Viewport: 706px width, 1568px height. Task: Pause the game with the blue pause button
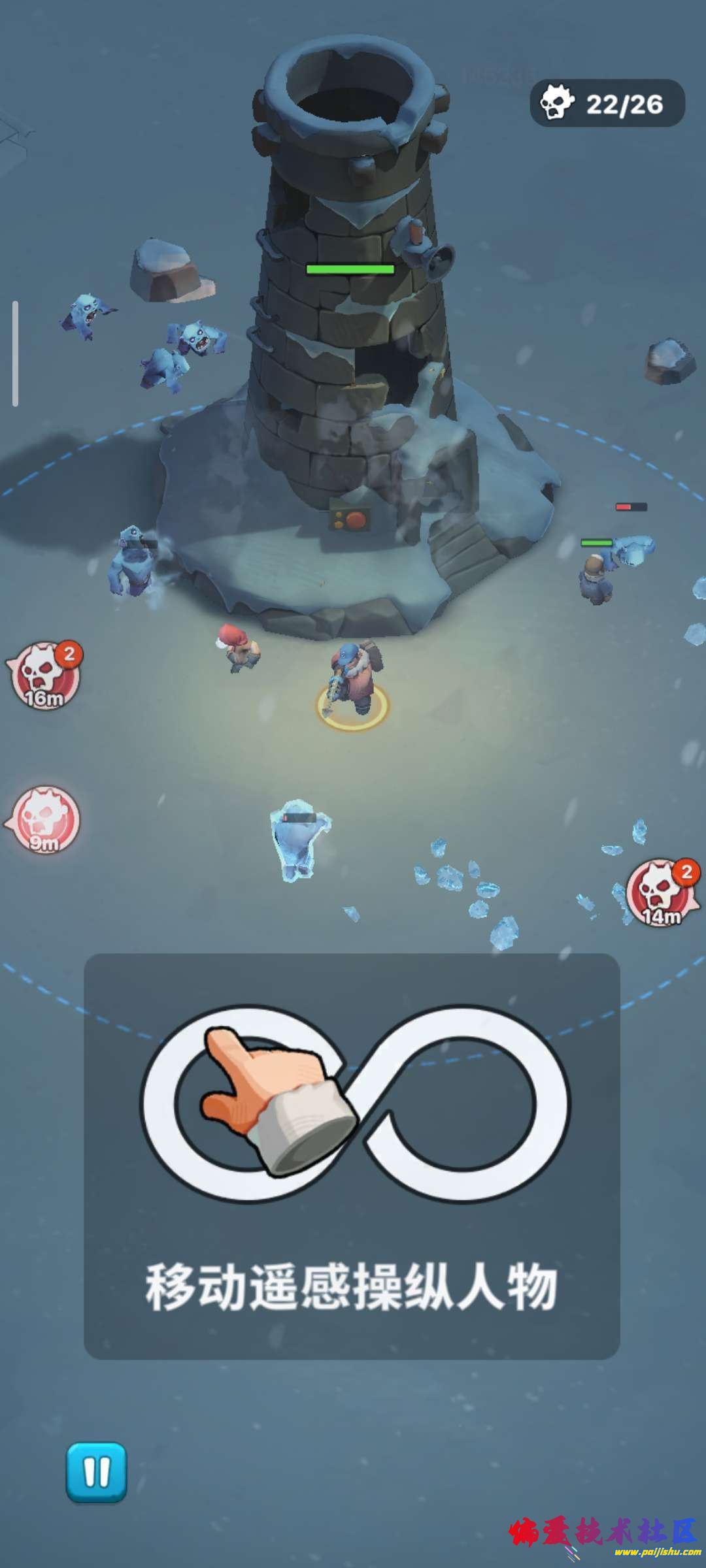[x=96, y=1473]
